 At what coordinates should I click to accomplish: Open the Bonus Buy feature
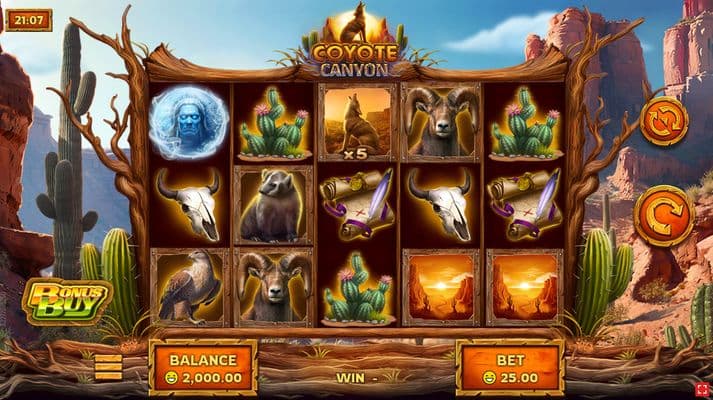click(x=67, y=299)
